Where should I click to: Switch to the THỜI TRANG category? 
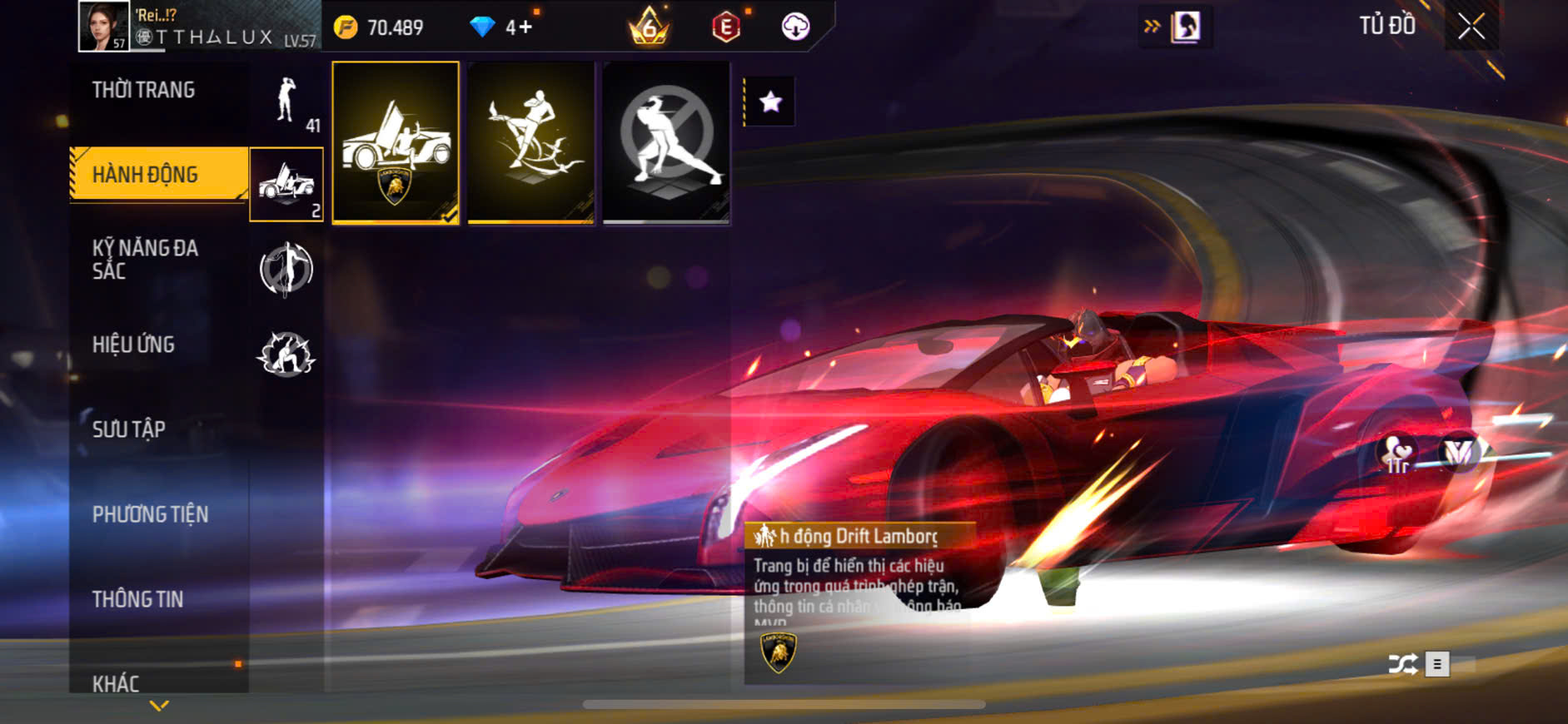coord(143,90)
